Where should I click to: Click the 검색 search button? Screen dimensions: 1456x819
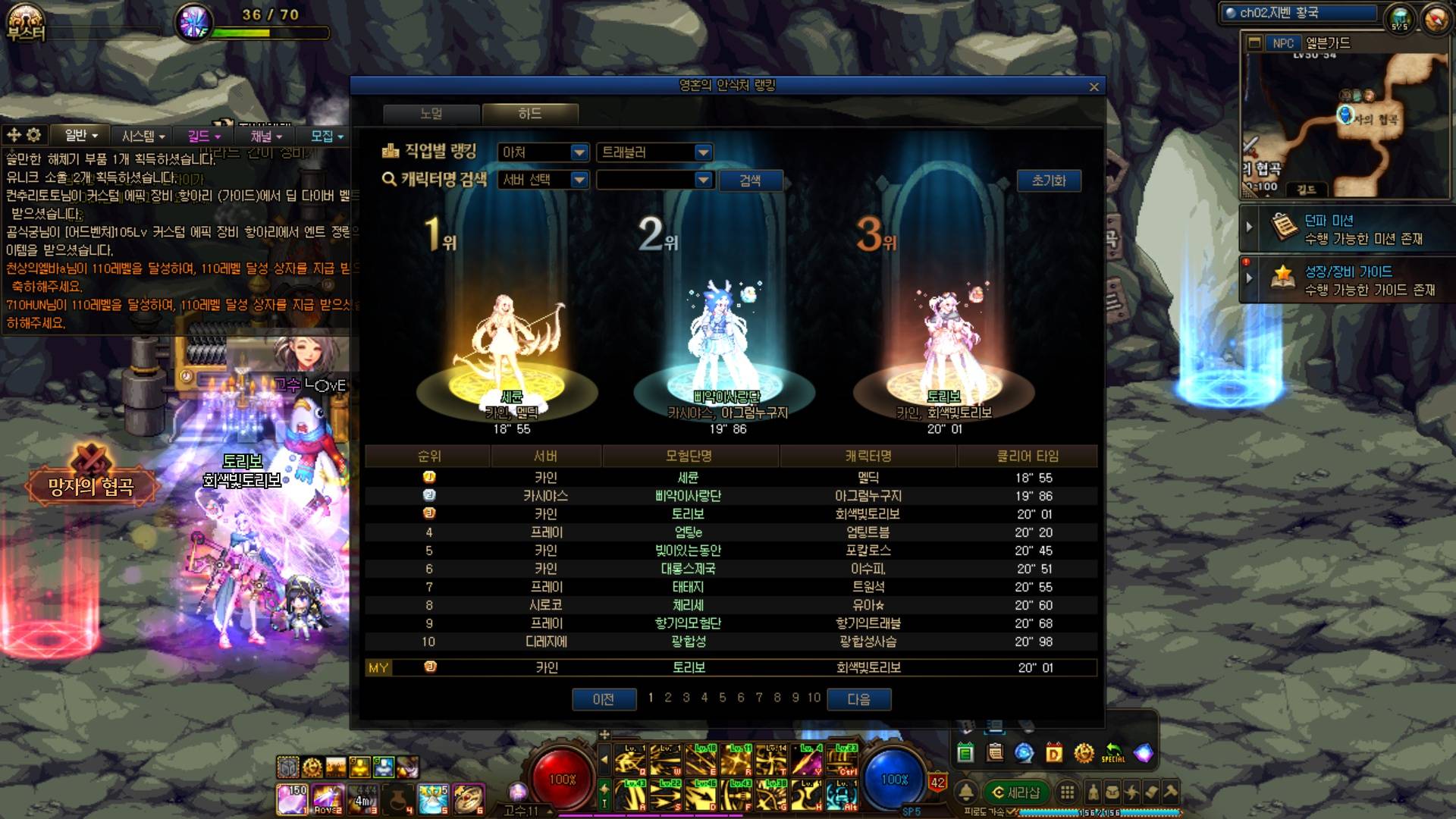click(749, 180)
